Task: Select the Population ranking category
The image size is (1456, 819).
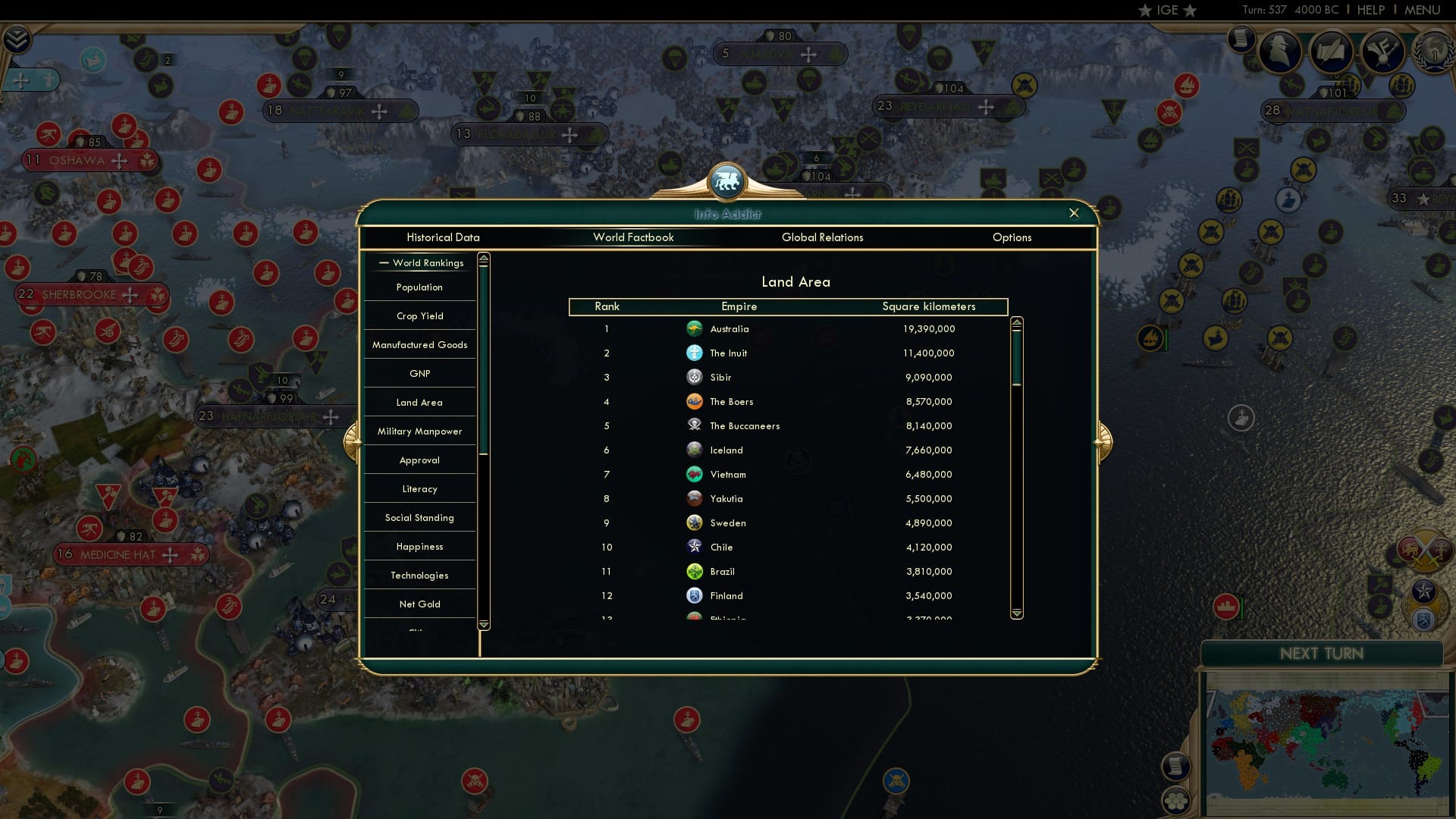Action: point(418,287)
